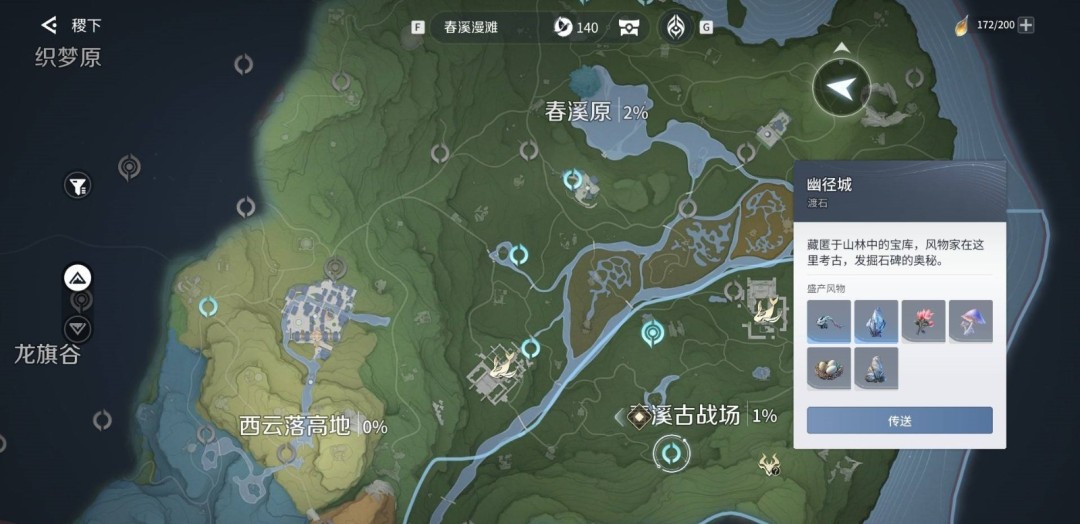Select the purple mushroom specialty item
This screenshot has height=524, width=1080.
[970, 321]
